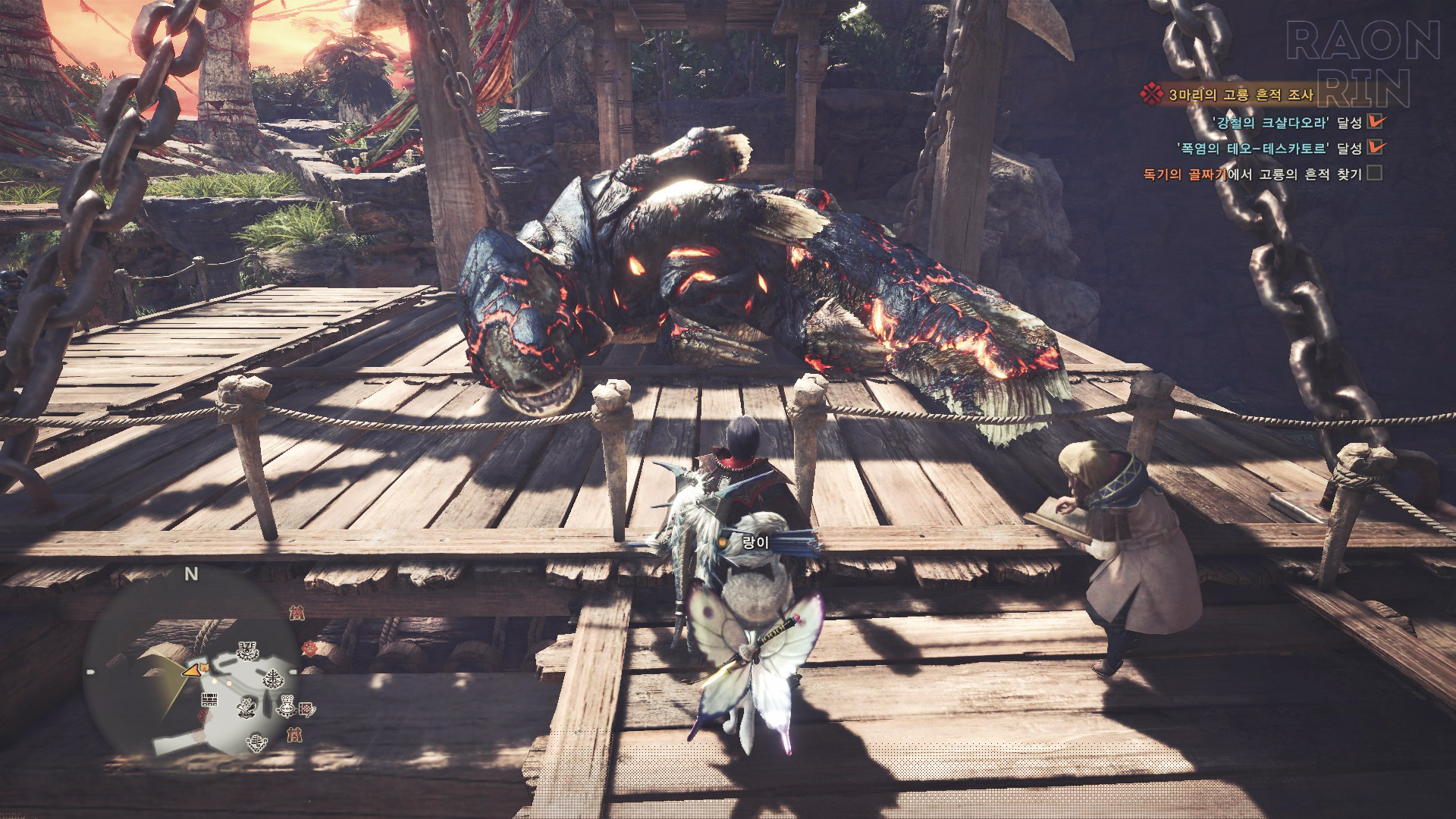The width and height of the screenshot is (1456, 819).
Task: Tick the empty checkbox on the last objective
Action: pos(1374,174)
